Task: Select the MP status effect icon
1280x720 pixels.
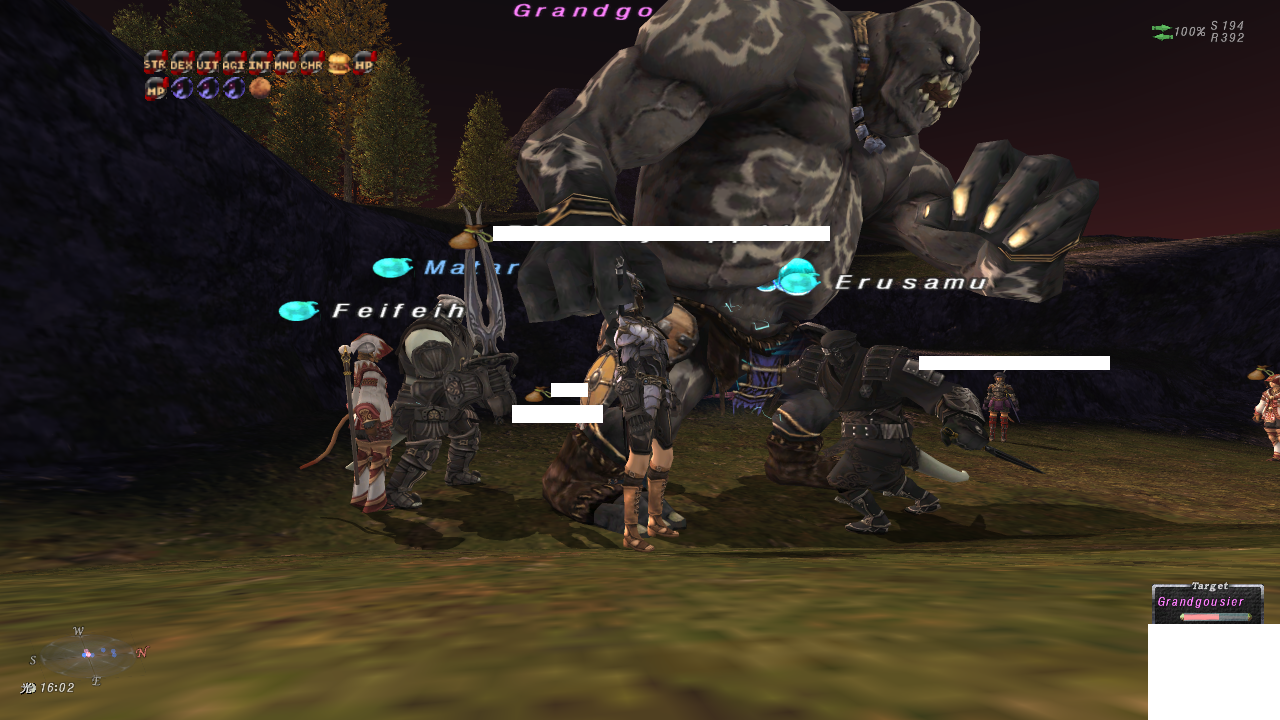Action: point(155,89)
